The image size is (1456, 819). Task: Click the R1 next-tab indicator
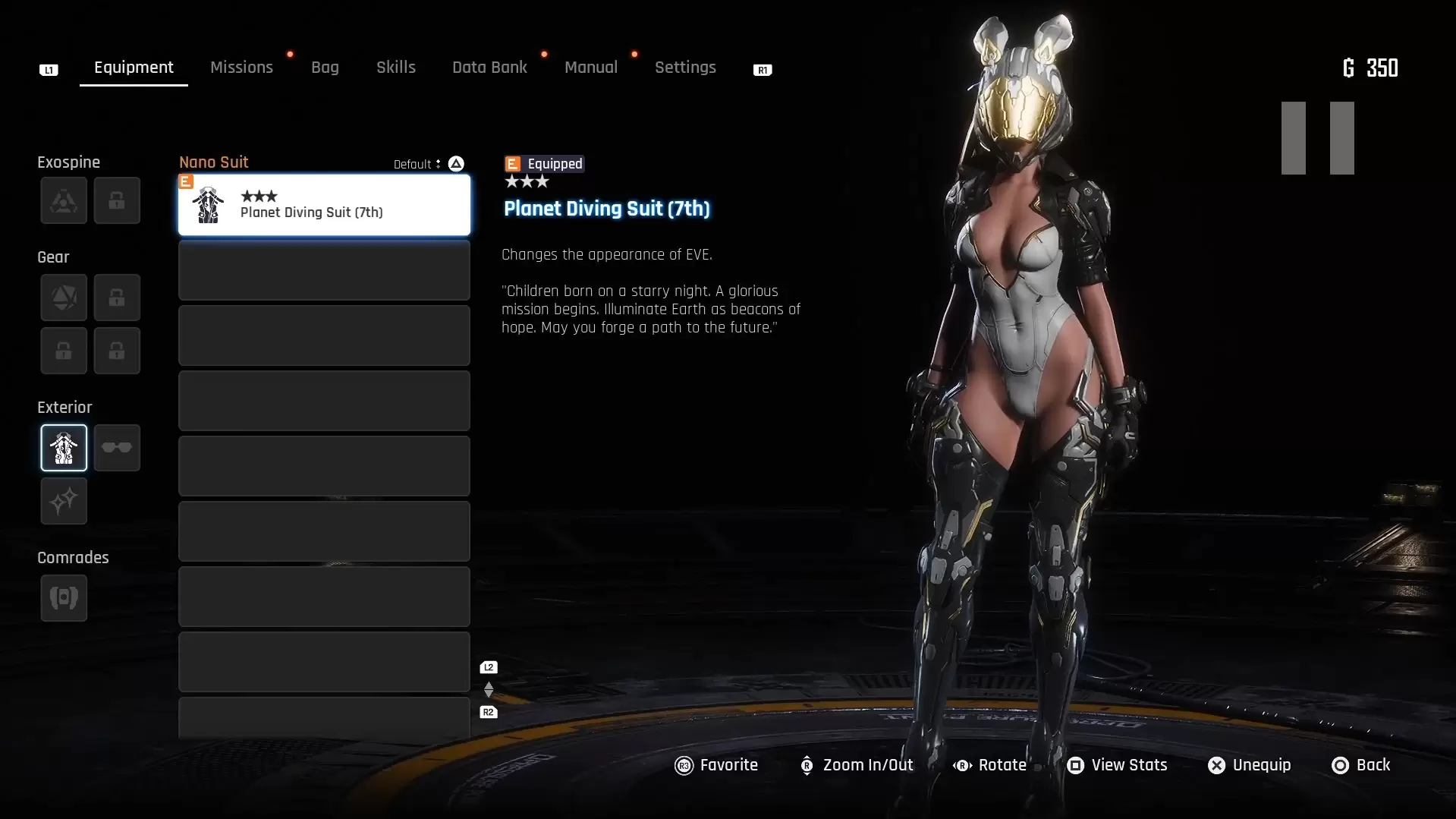[x=762, y=69]
